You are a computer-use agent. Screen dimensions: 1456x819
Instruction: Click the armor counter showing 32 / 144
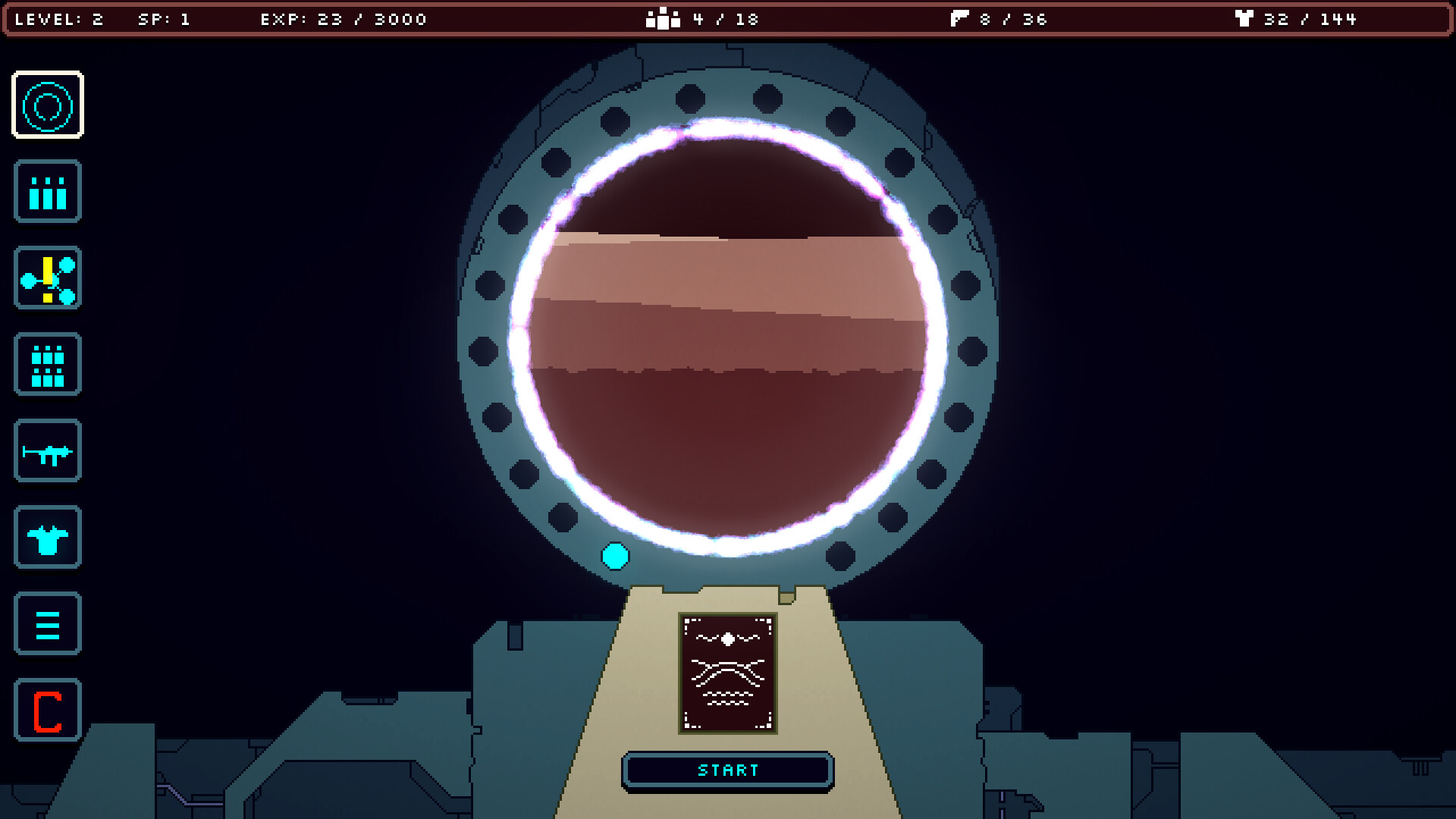point(1304,19)
